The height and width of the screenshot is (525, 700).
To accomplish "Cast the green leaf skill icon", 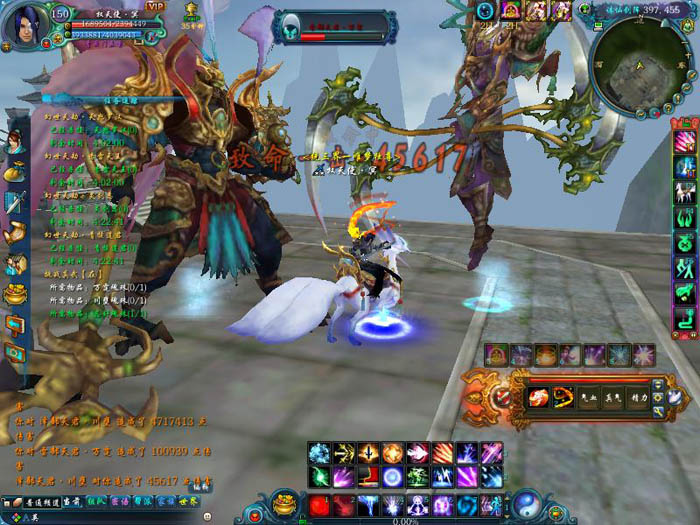I will [319, 477].
